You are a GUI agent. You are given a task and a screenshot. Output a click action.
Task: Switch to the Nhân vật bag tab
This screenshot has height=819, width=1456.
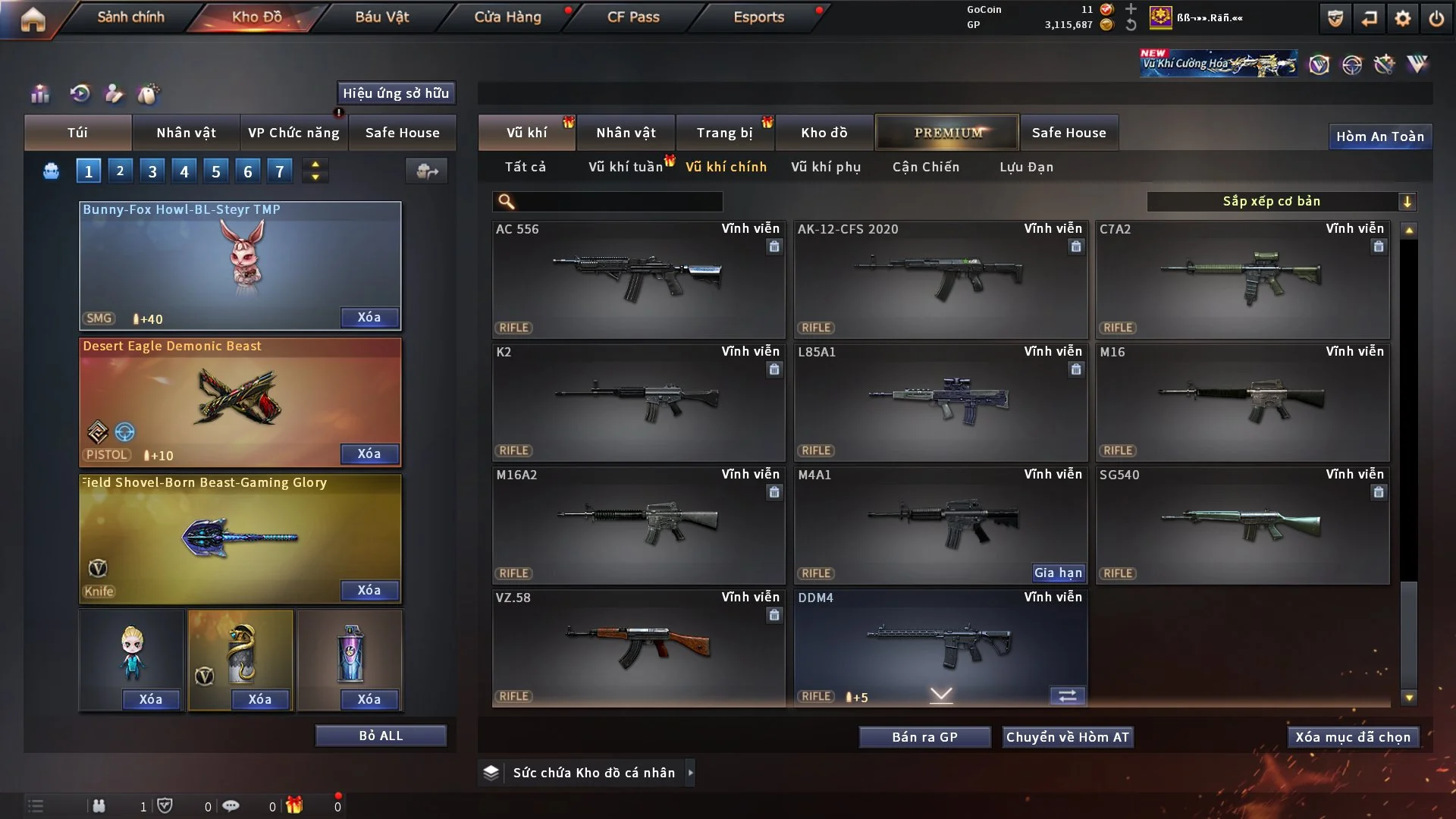click(186, 133)
